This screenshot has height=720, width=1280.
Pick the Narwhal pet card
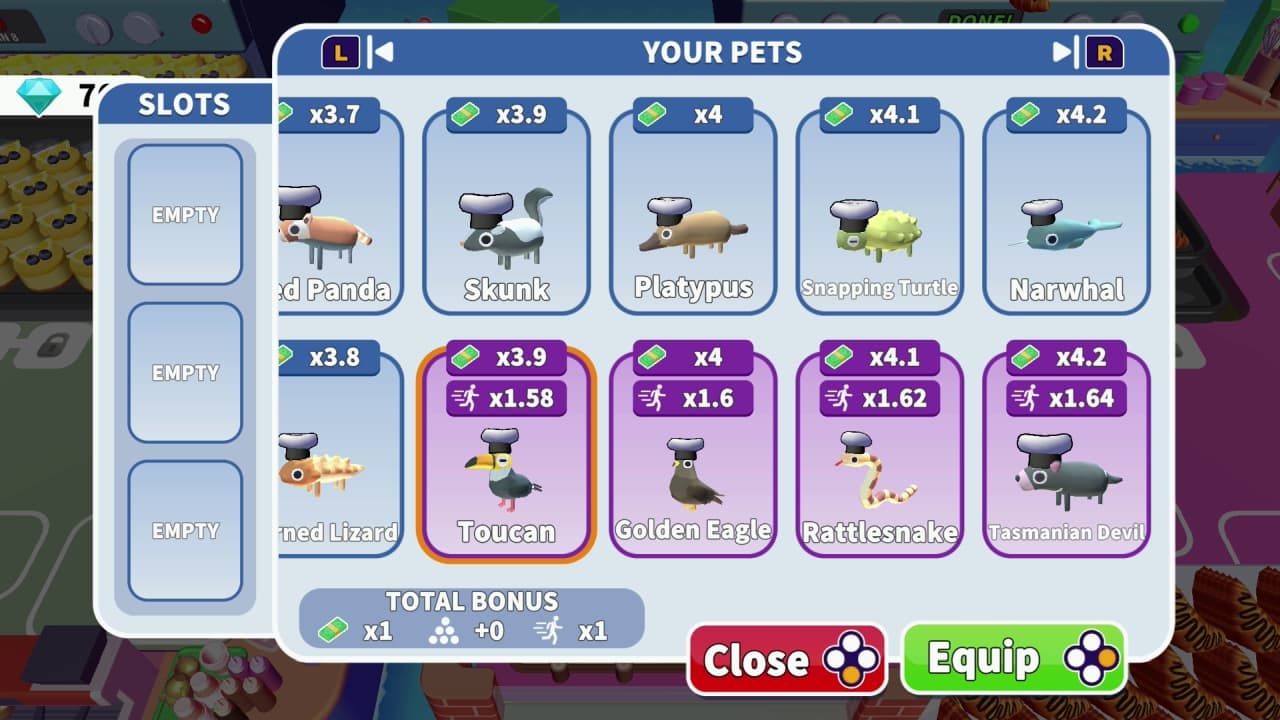1066,215
